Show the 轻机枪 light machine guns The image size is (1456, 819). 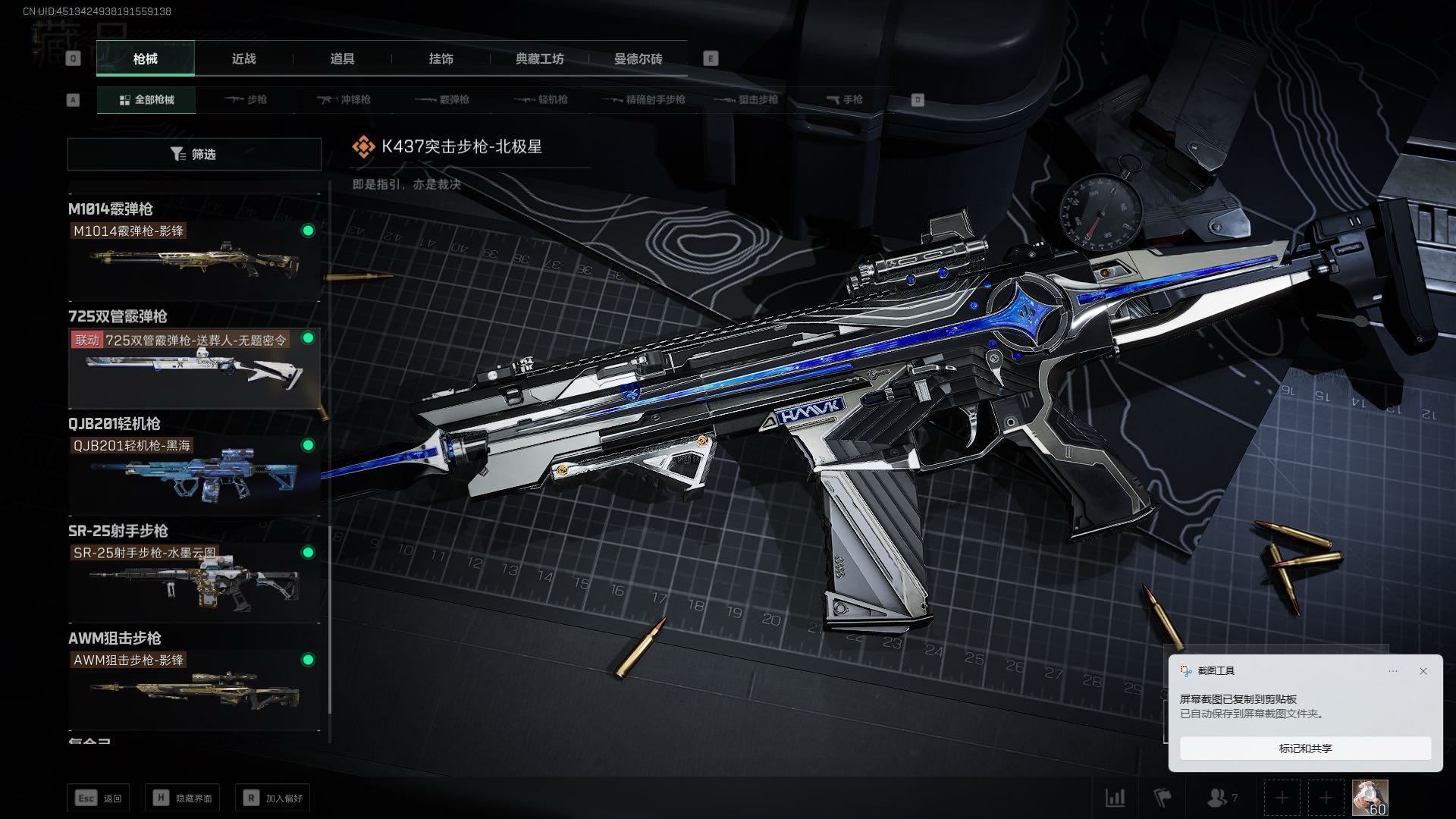[x=541, y=99]
